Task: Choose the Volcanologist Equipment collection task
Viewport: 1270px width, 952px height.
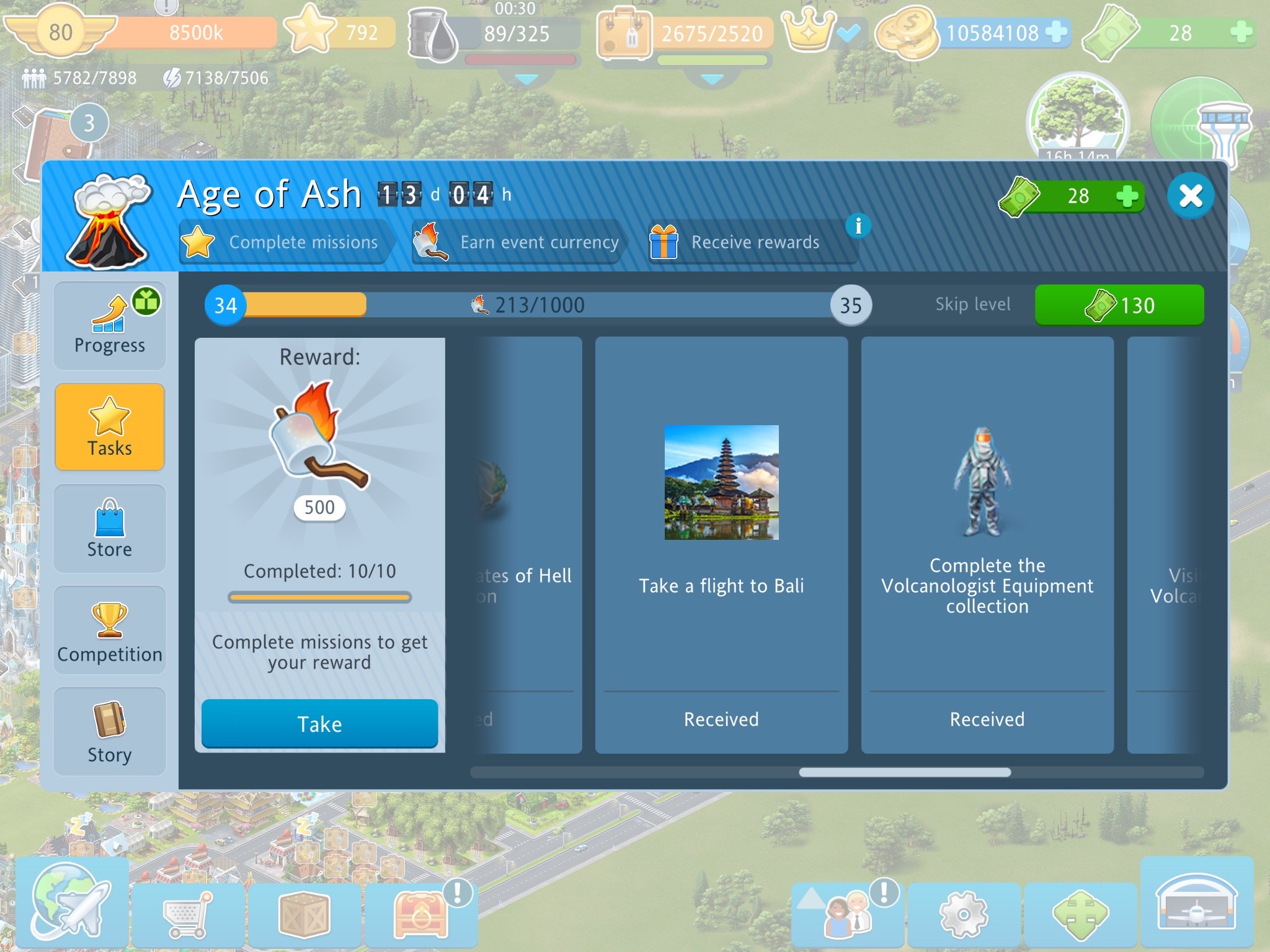Action: coord(987,545)
